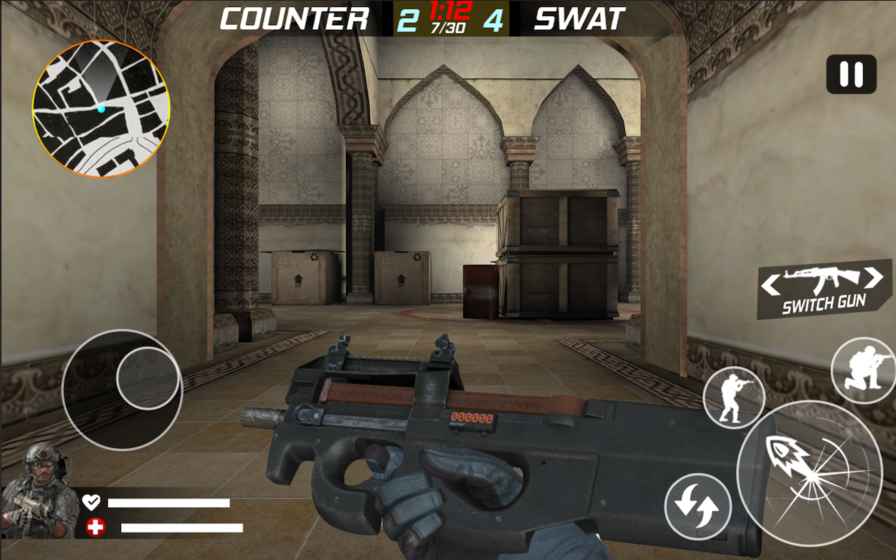Activate the standing soldier aim button

pyautogui.click(x=733, y=397)
